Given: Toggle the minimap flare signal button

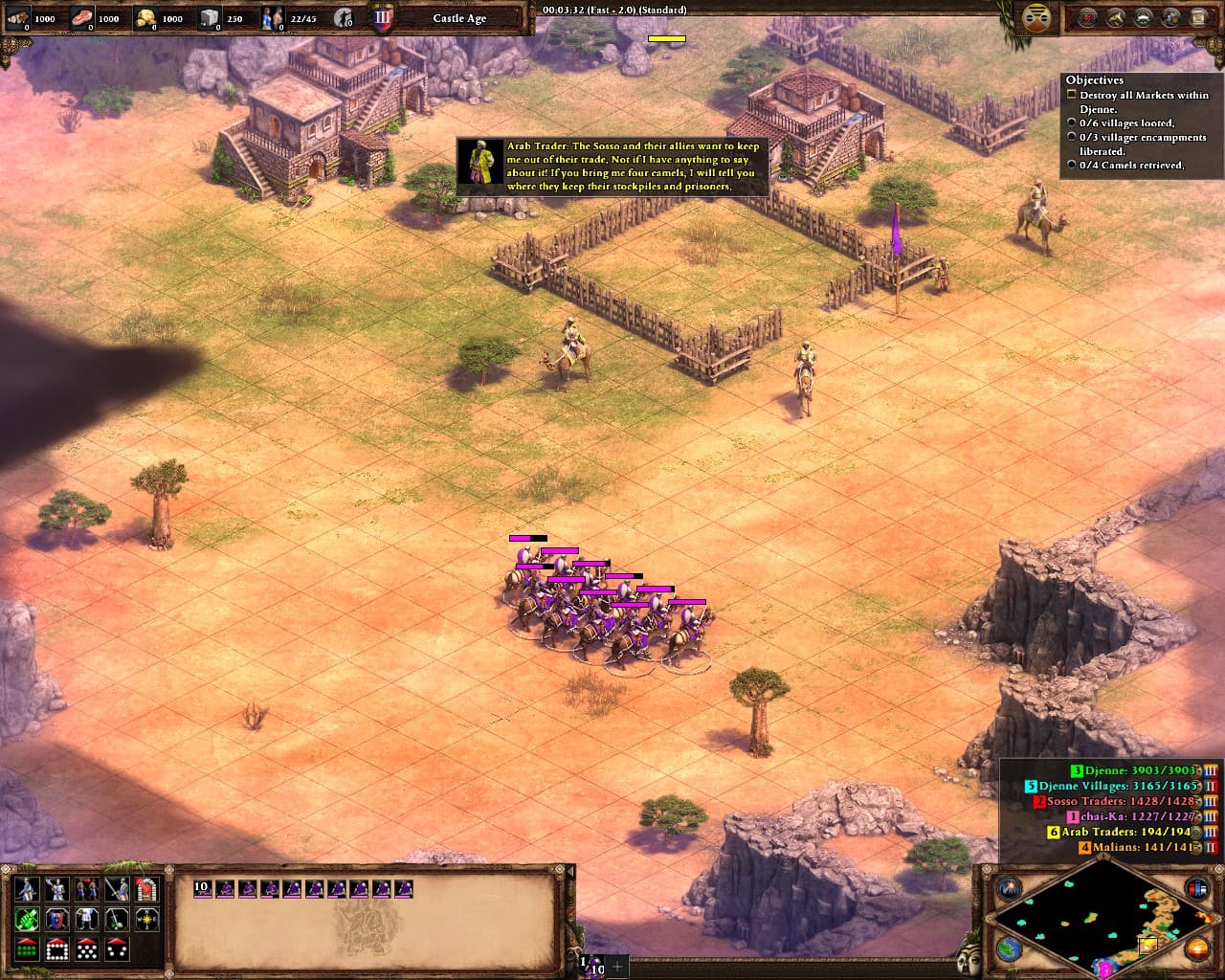Looking at the screenshot, I should click(x=1010, y=888).
